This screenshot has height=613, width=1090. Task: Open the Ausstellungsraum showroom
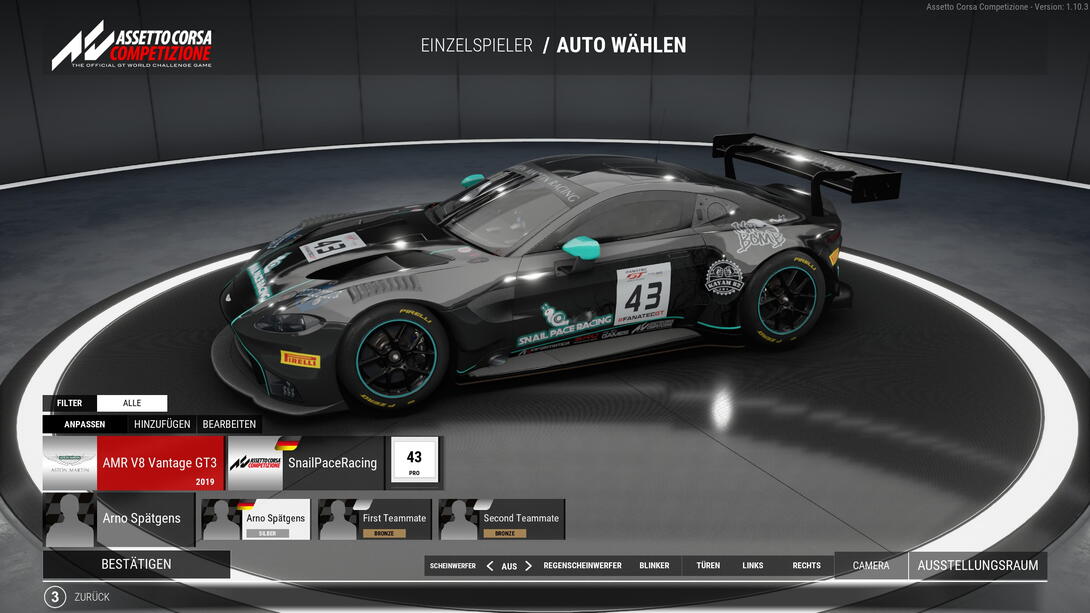(977, 566)
